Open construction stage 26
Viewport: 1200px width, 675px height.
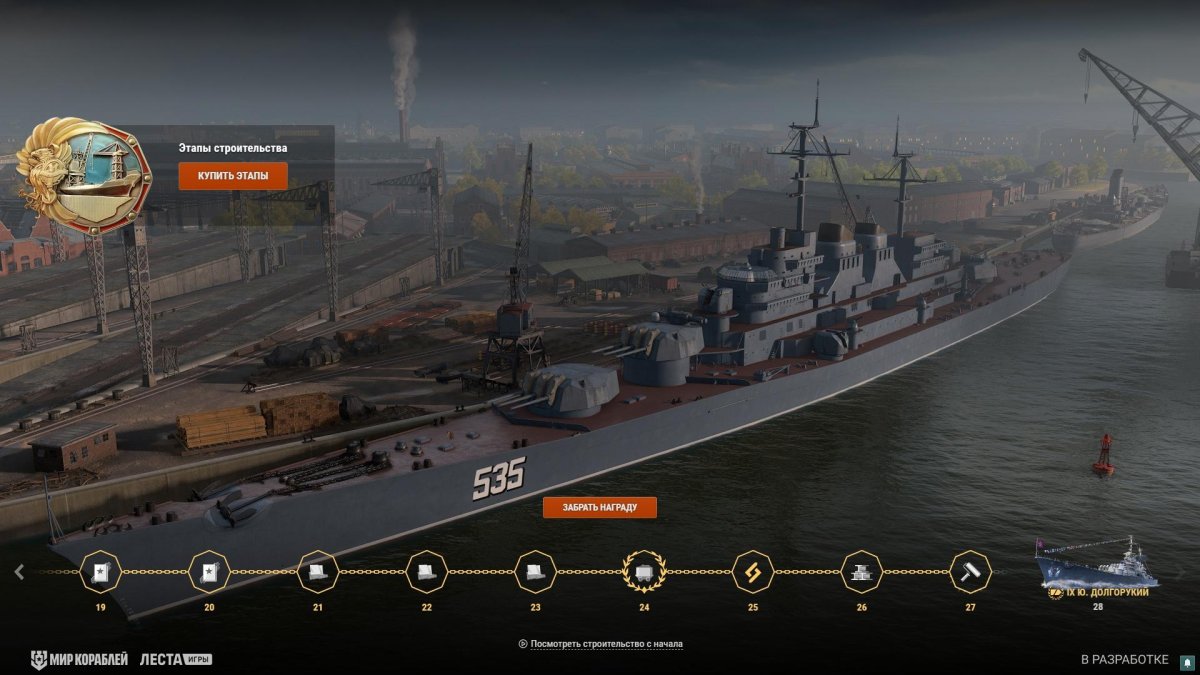861,572
